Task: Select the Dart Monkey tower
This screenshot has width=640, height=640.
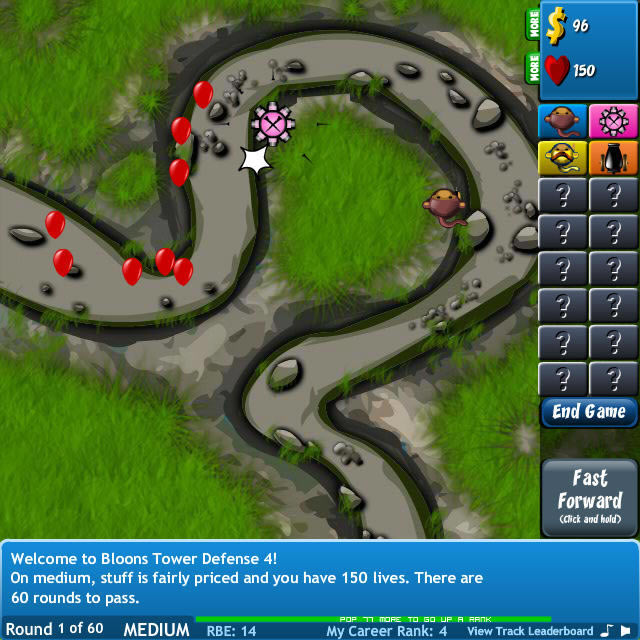Action: pyautogui.click(x=563, y=121)
